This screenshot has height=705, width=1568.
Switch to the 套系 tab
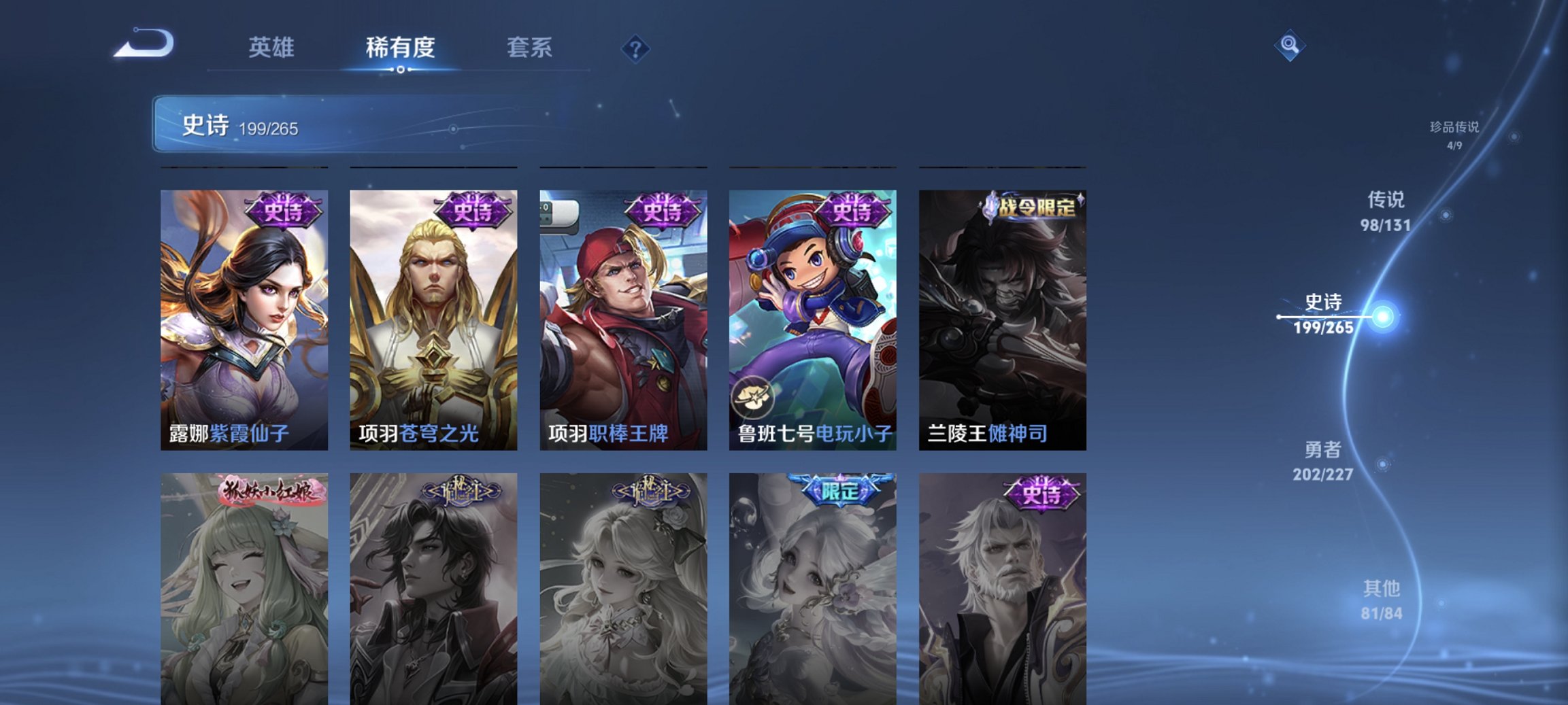pos(528,47)
